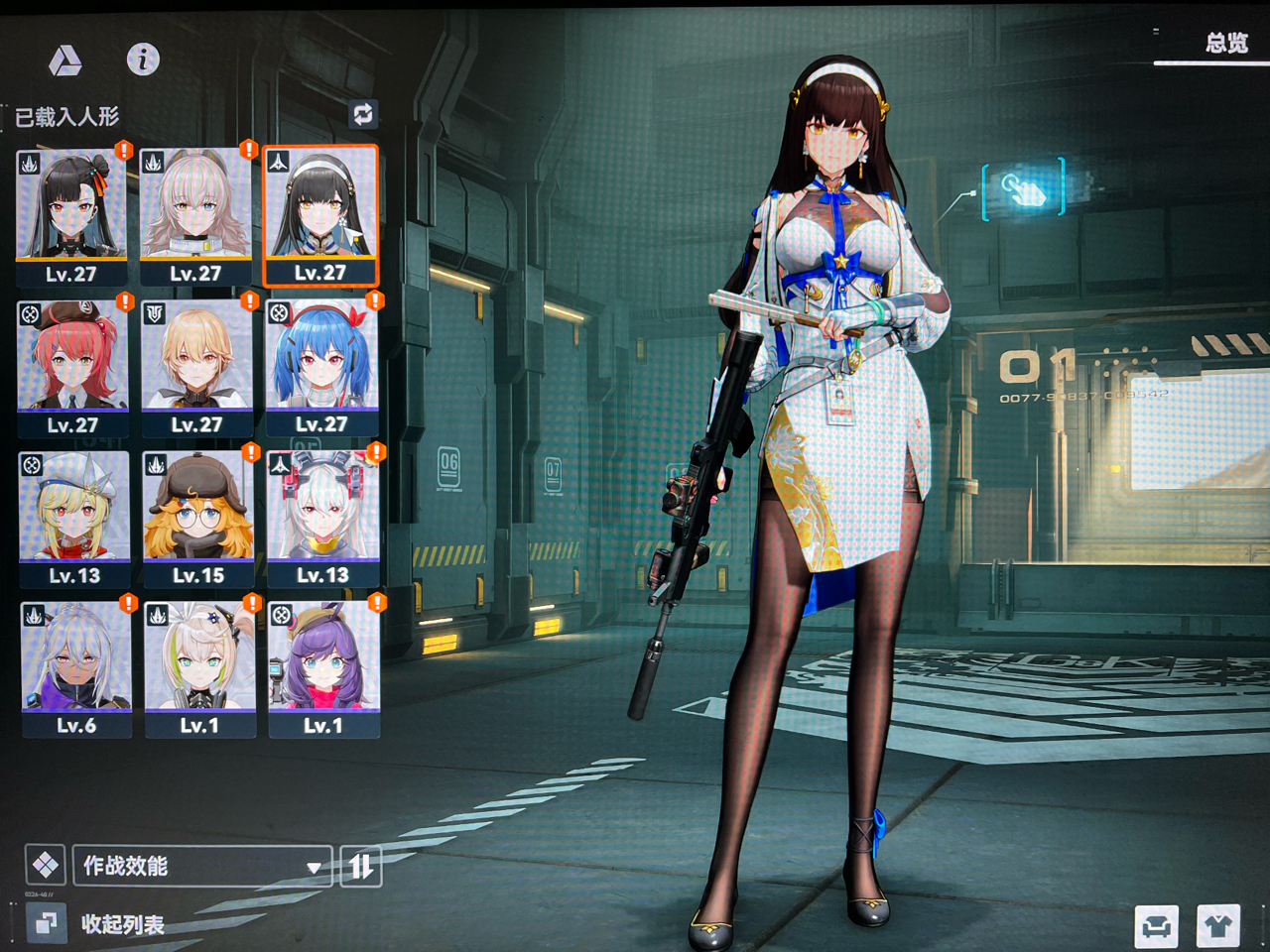The height and width of the screenshot is (952, 1270).
Task: Toggle the sort order arrows button
Action: point(360,866)
